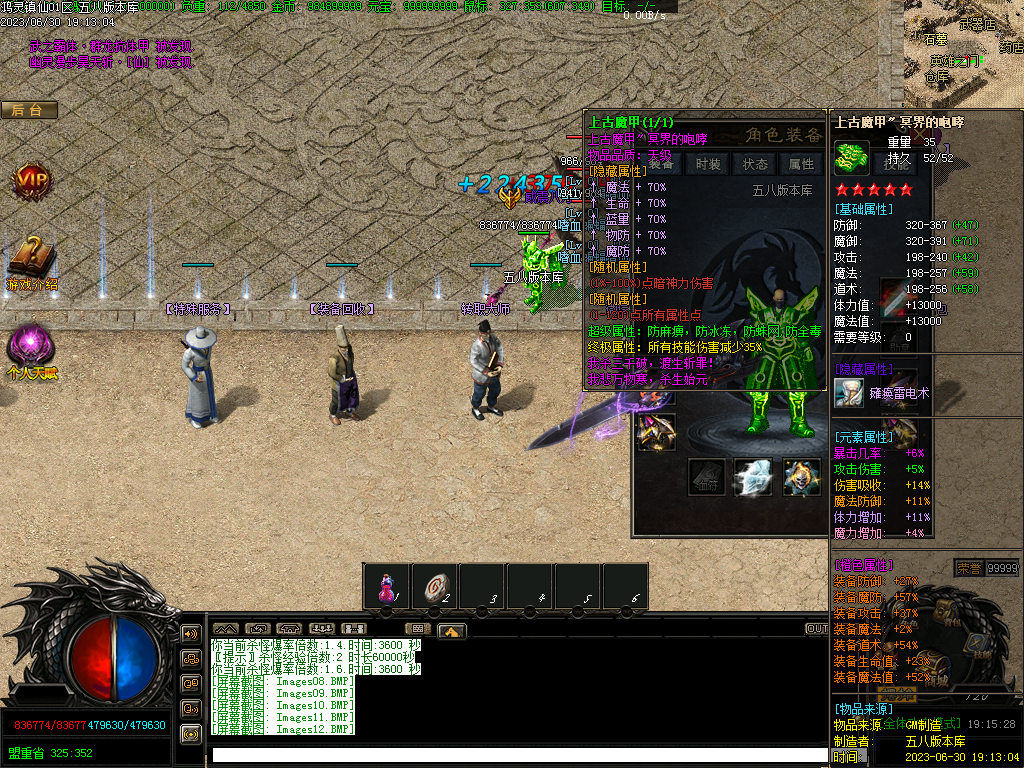Open the 后台 backend button
The width and height of the screenshot is (1024, 768).
pyautogui.click(x=28, y=110)
